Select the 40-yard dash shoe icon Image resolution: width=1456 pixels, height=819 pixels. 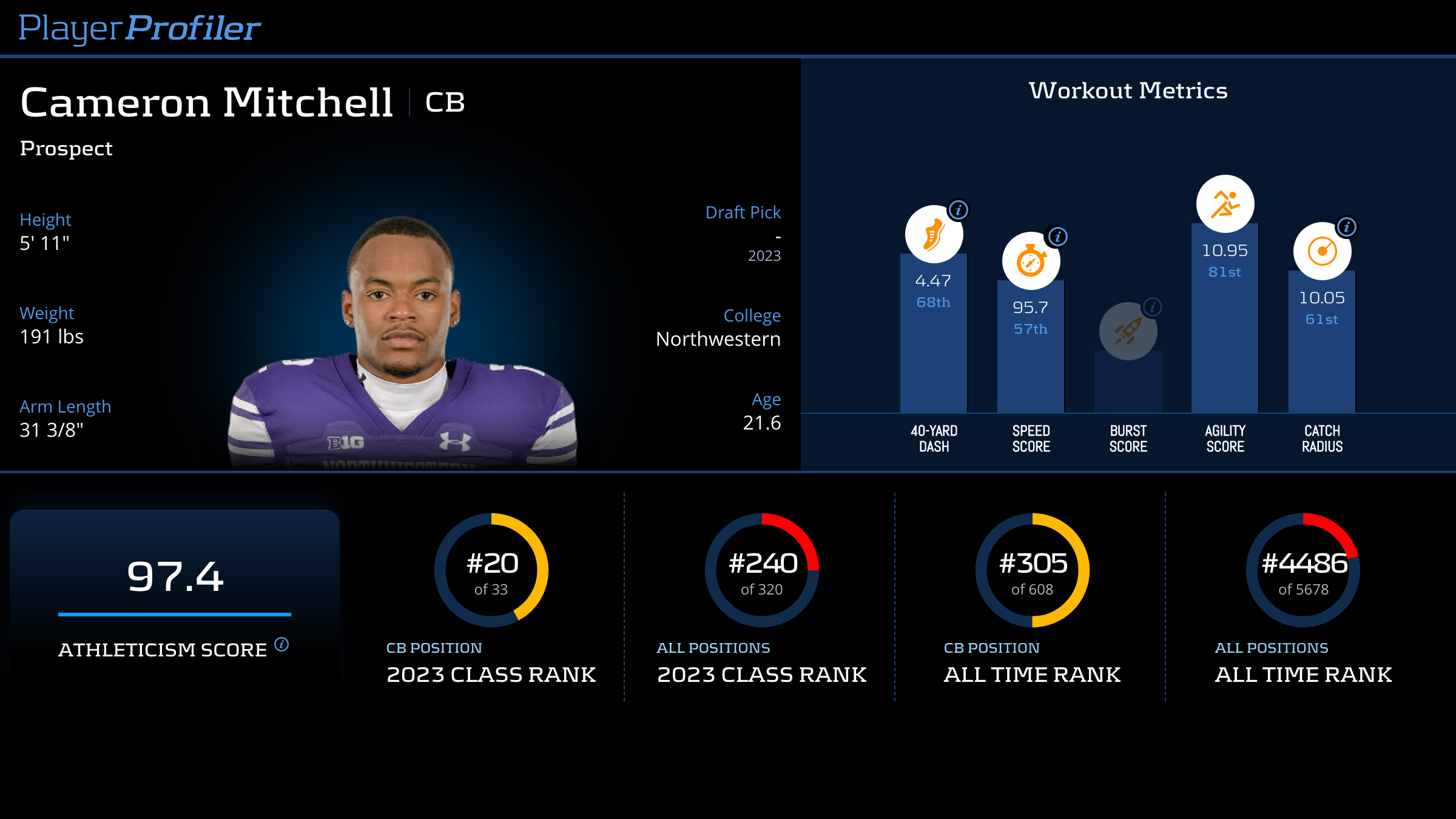click(x=934, y=235)
